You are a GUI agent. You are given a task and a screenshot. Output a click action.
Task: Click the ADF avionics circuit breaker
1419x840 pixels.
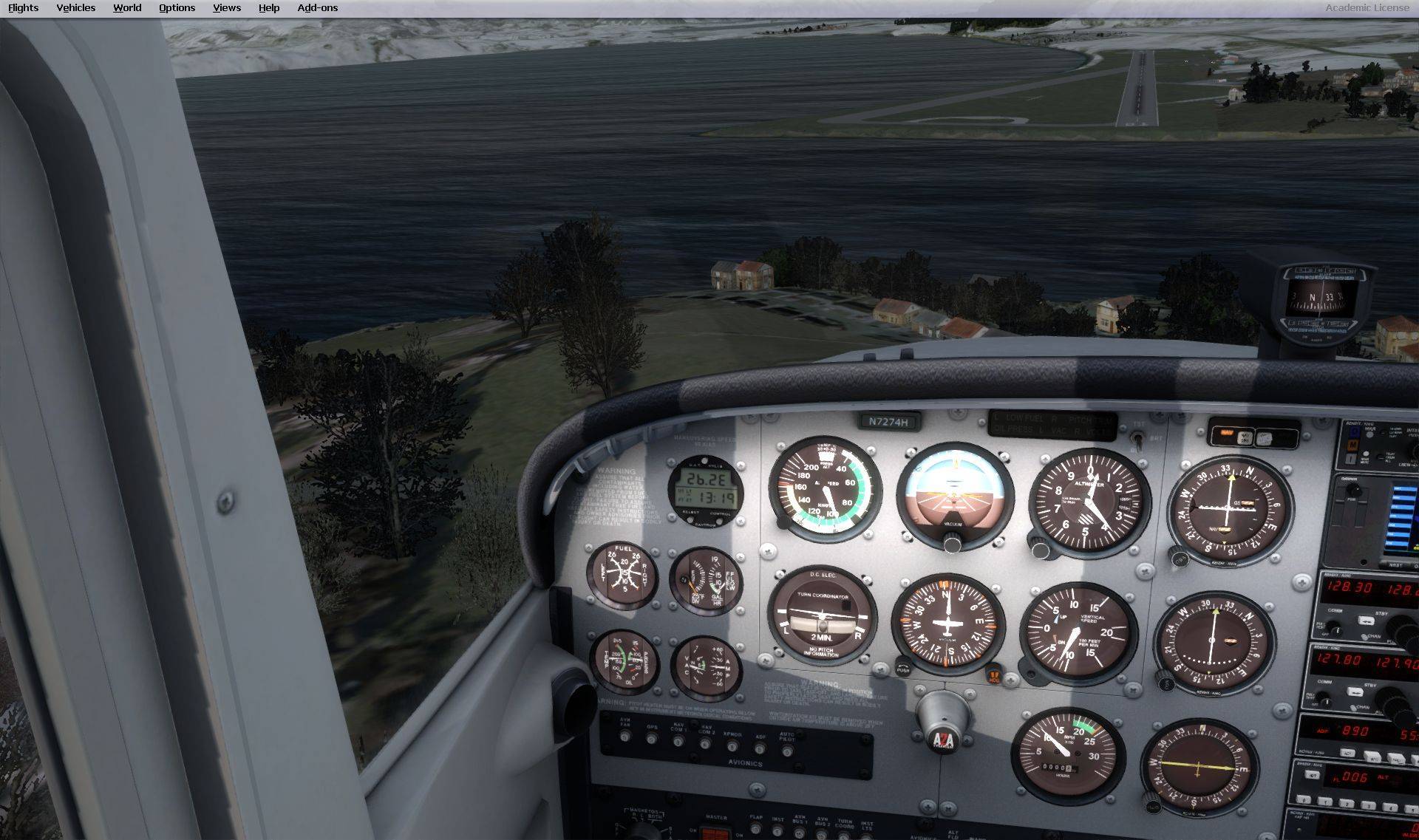tap(760, 748)
